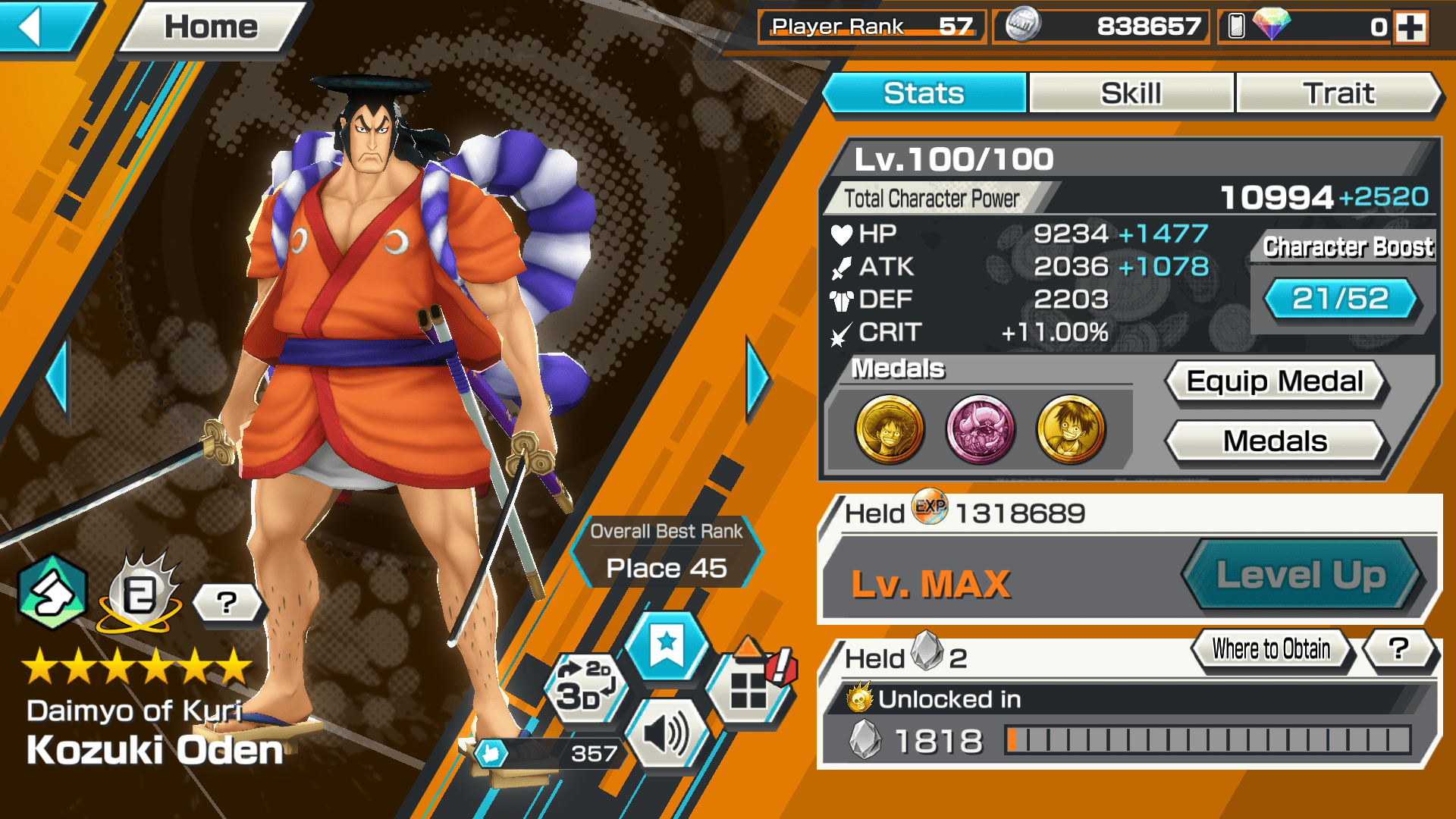Open help beside Where to Obtain
1456x819 pixels.
pyautogui.click(x=1398, y=649)
